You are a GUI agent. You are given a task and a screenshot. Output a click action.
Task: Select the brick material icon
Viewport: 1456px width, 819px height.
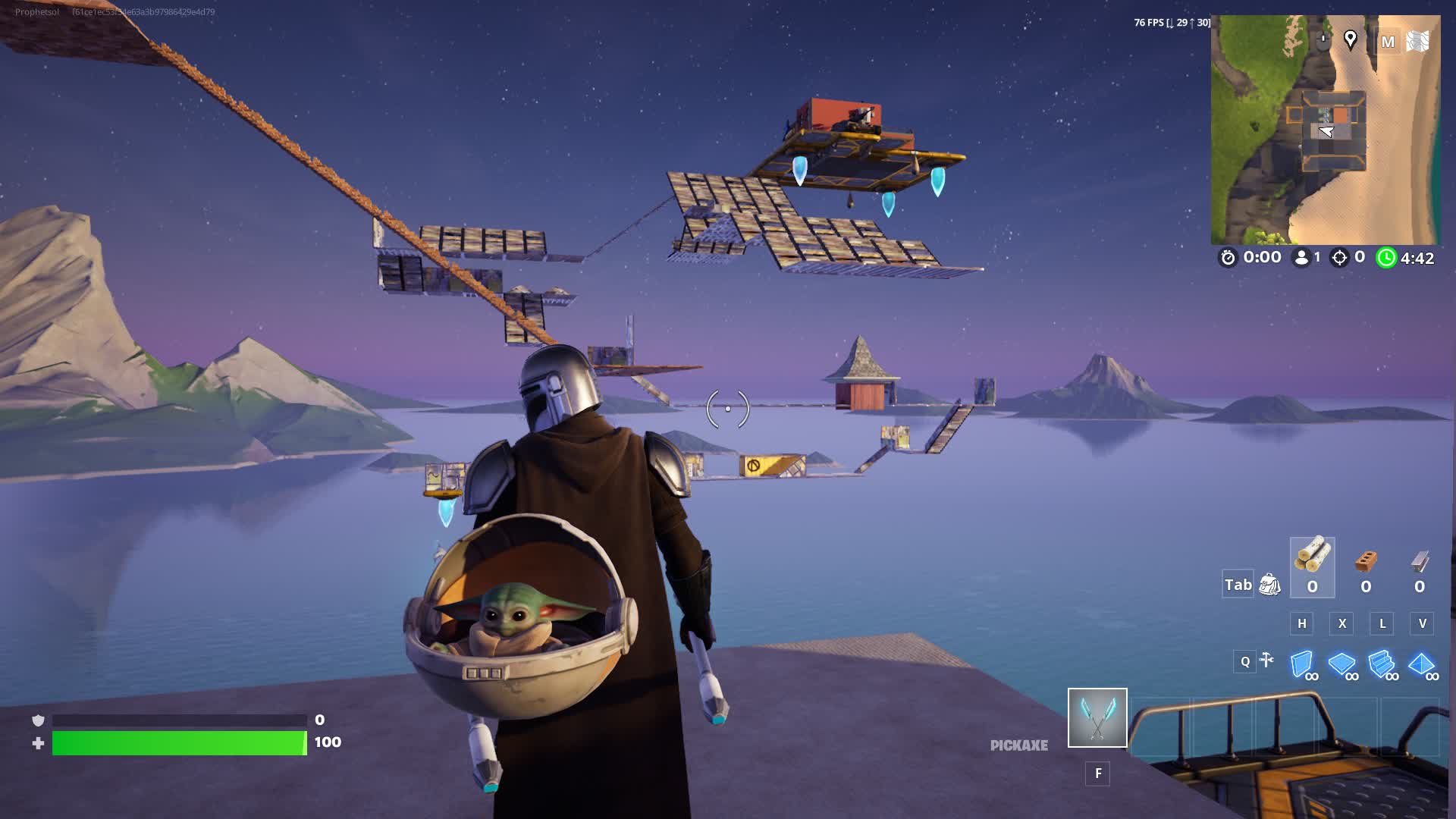tap(1365, 562)
